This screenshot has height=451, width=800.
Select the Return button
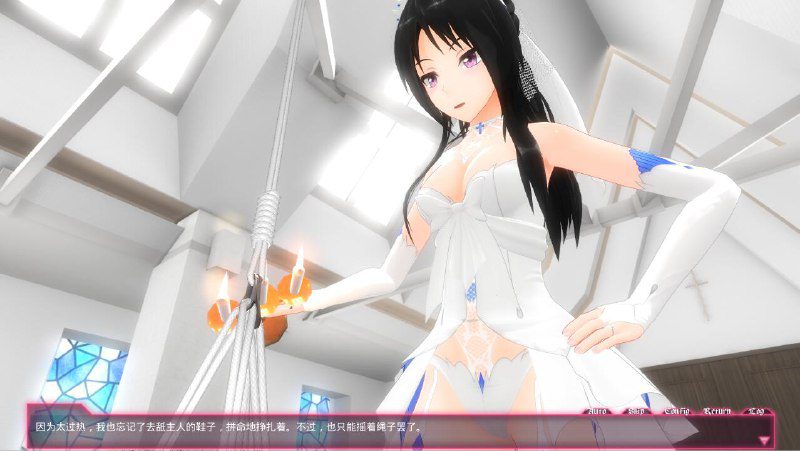[719, 411]
